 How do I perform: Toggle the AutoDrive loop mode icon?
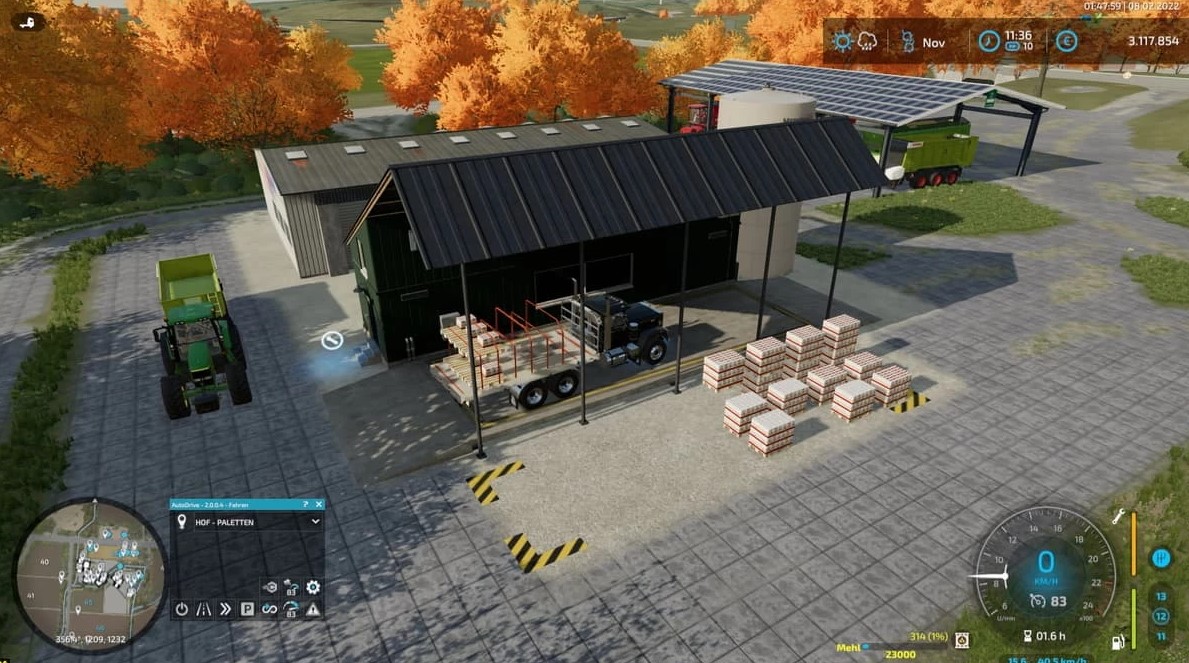[269, 608]
